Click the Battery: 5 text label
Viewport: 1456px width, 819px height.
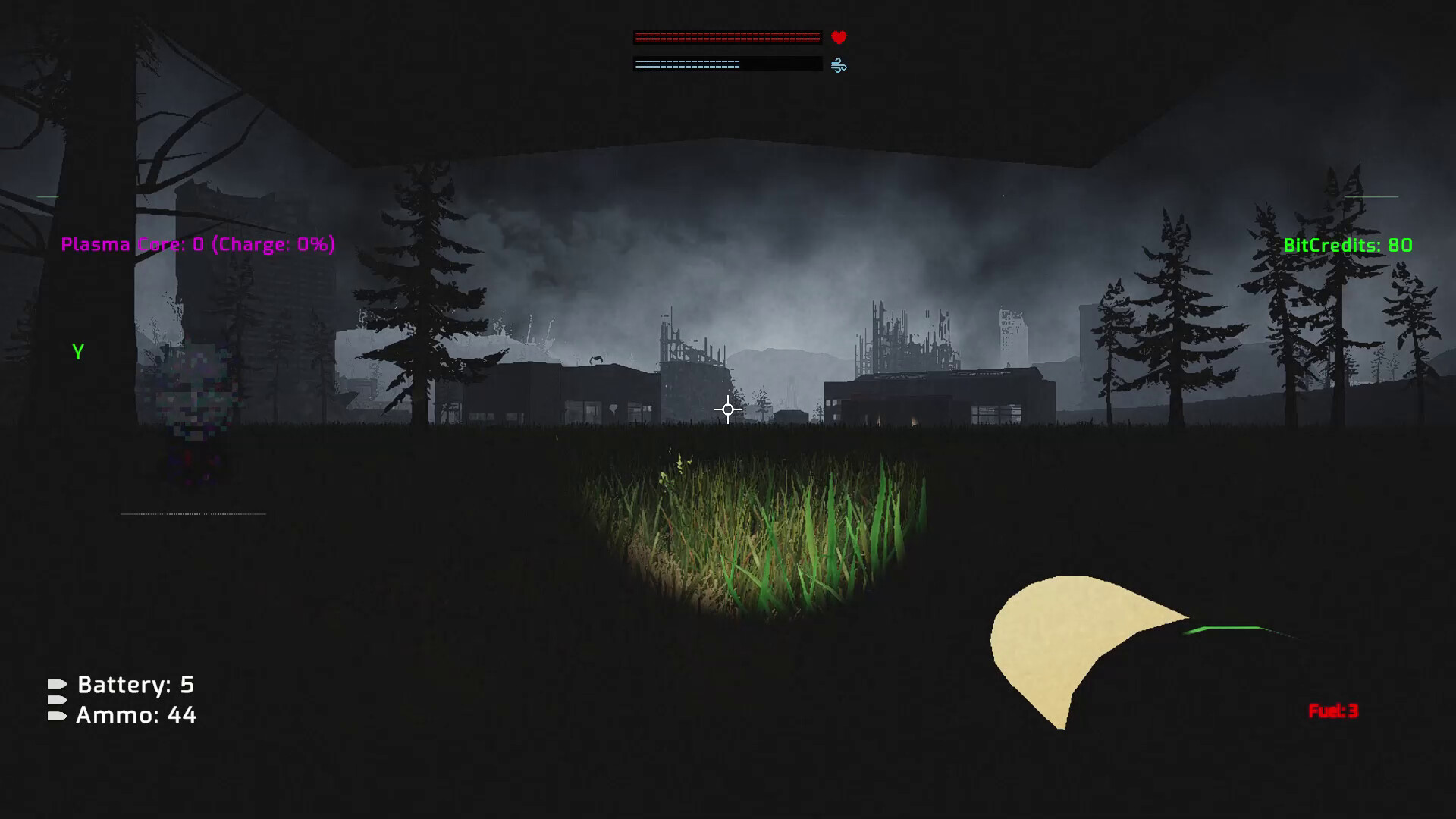tap(135, 685)
